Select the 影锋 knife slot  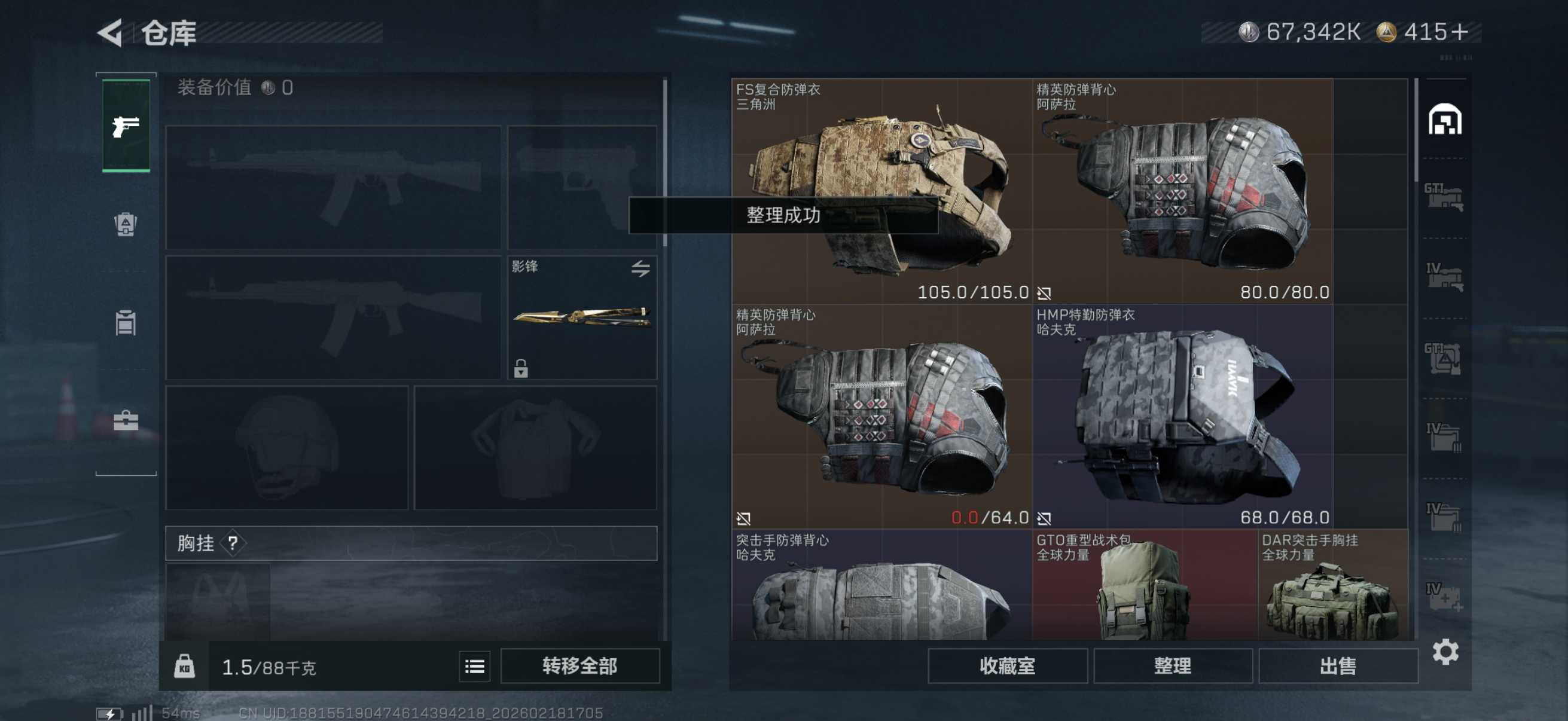pyautogui.click(x=581, y=317)
